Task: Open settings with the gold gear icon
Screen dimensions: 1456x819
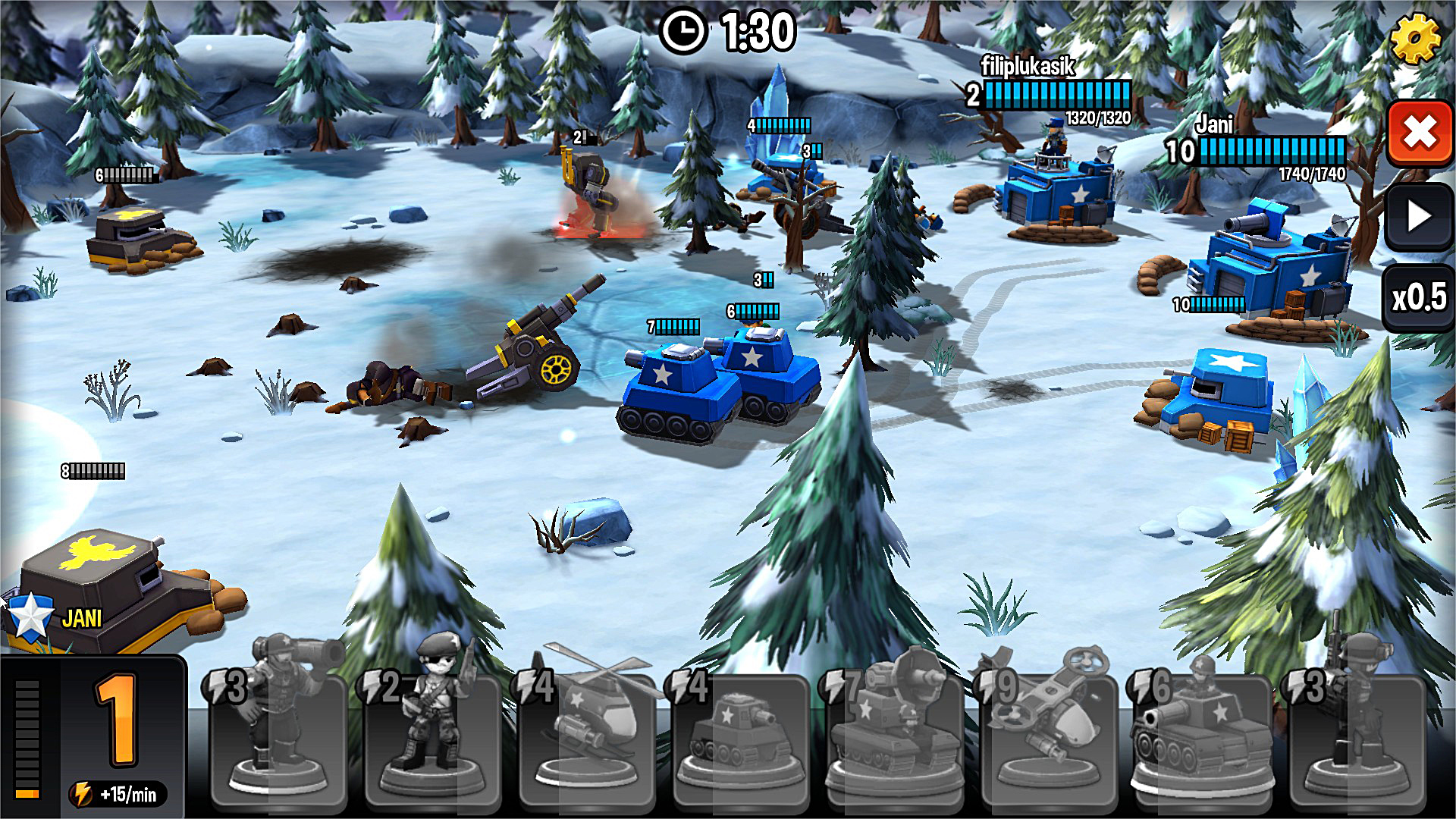Action: click(1416, 38)
